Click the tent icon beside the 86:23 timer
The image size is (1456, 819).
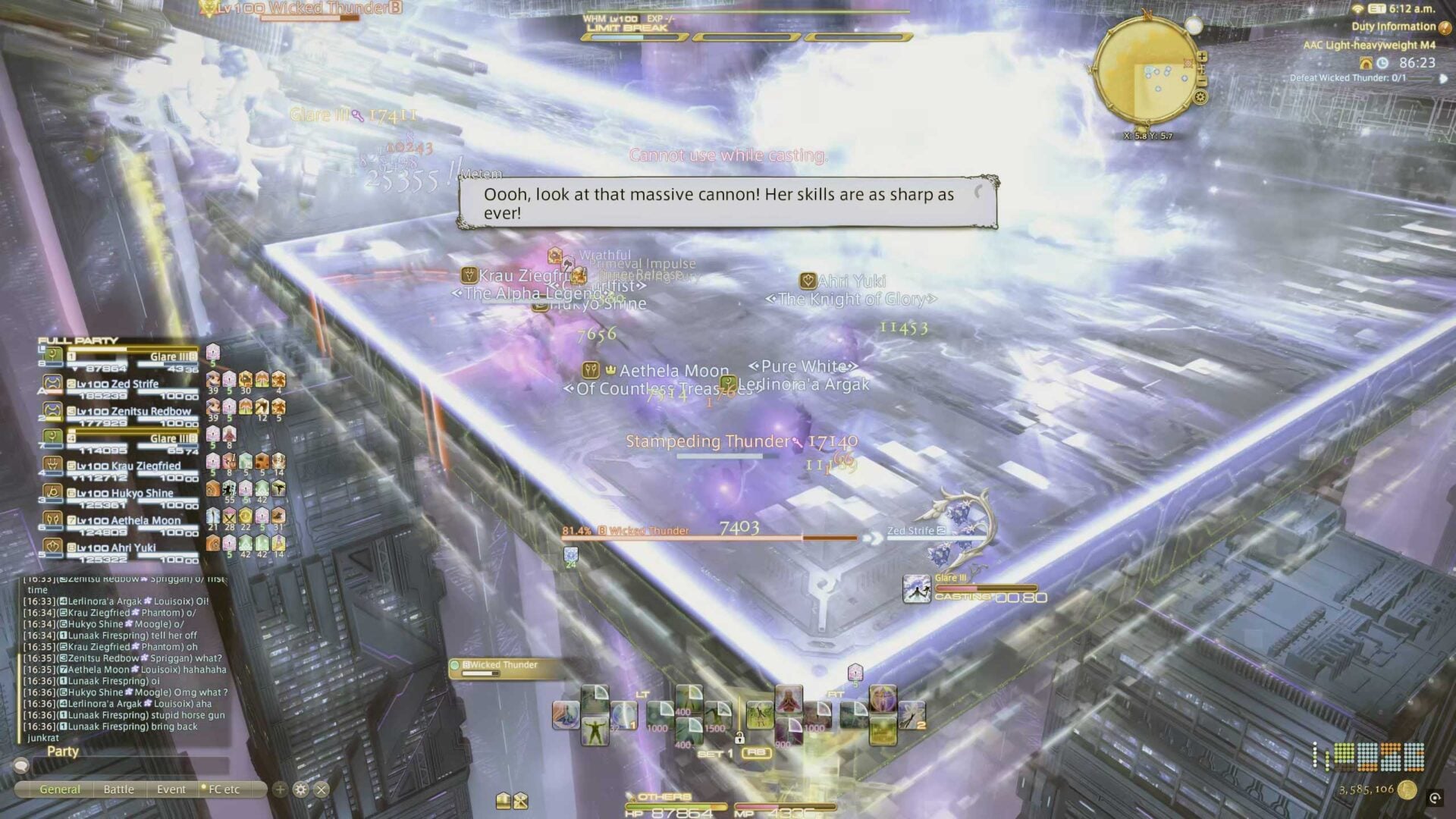click(1366, 63)
